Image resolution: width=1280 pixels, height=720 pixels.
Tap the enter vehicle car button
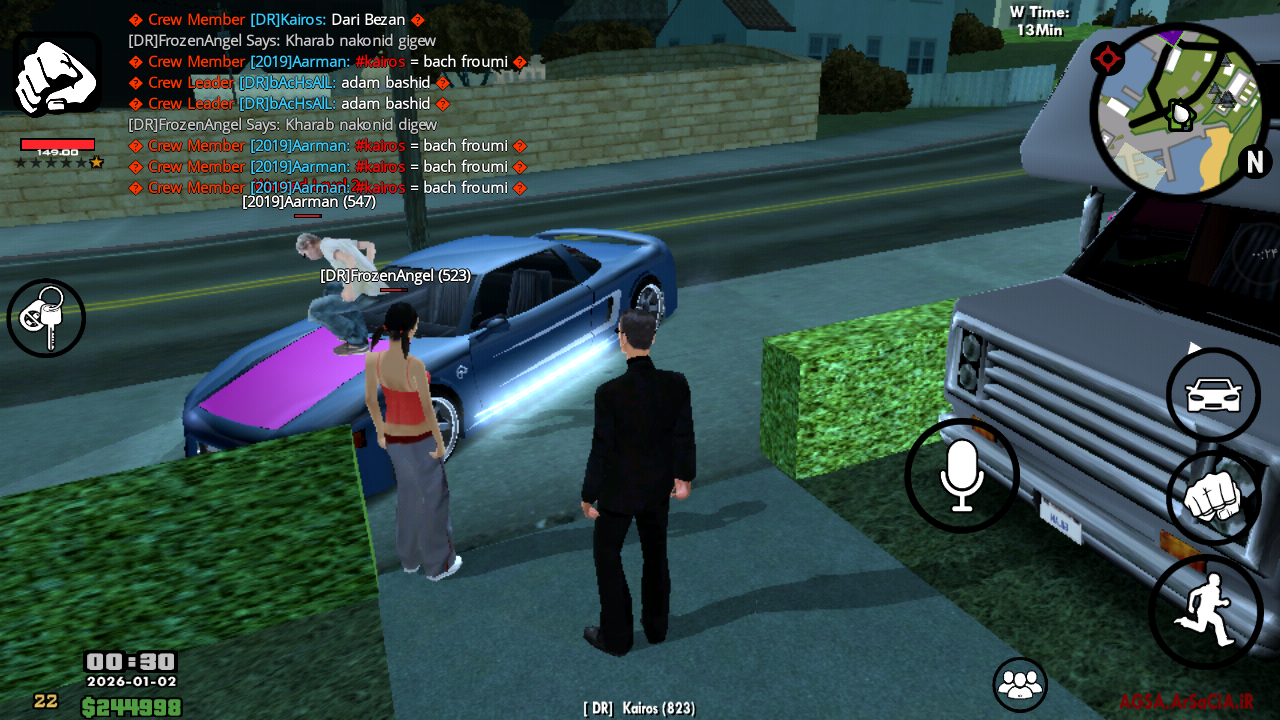1213,395
